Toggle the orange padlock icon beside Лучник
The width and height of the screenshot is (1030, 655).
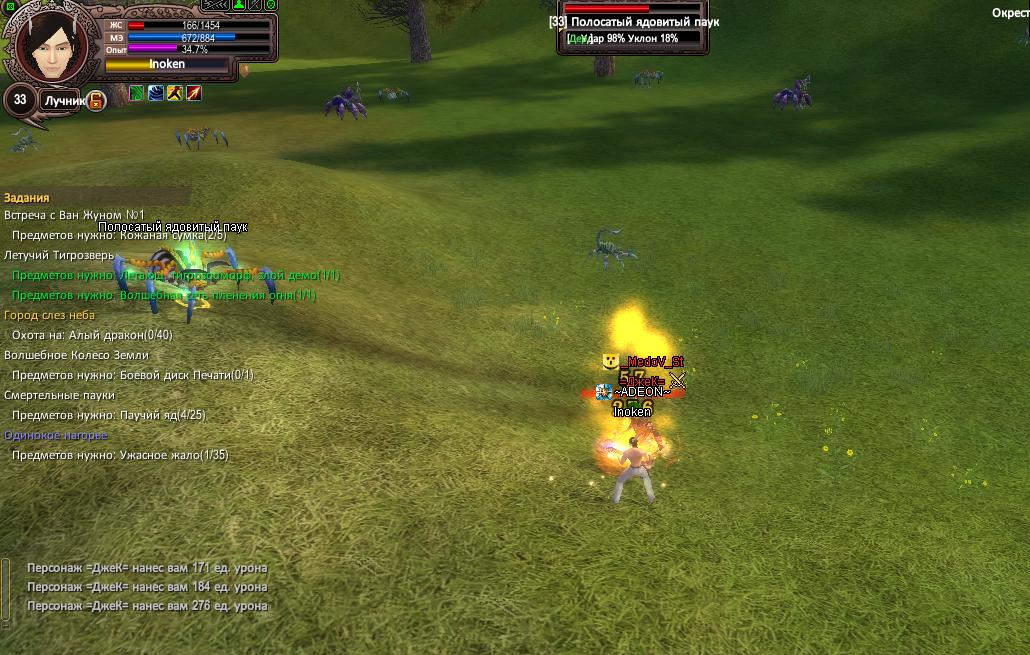pos(96,100)
